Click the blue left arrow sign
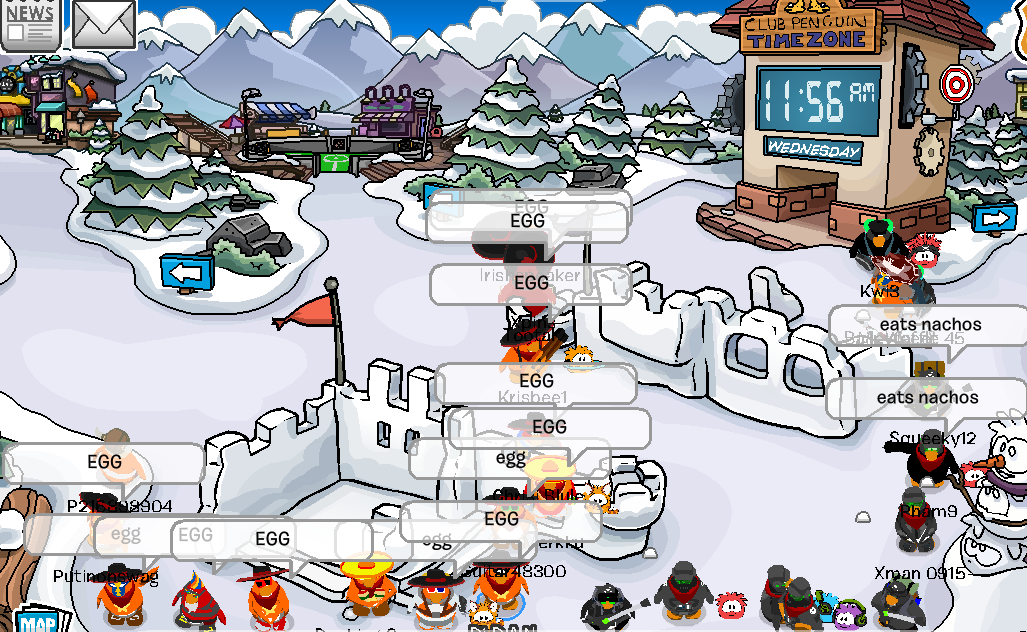Image resolution: width=1027 pixels, height=632 pixels. (187, 270)
